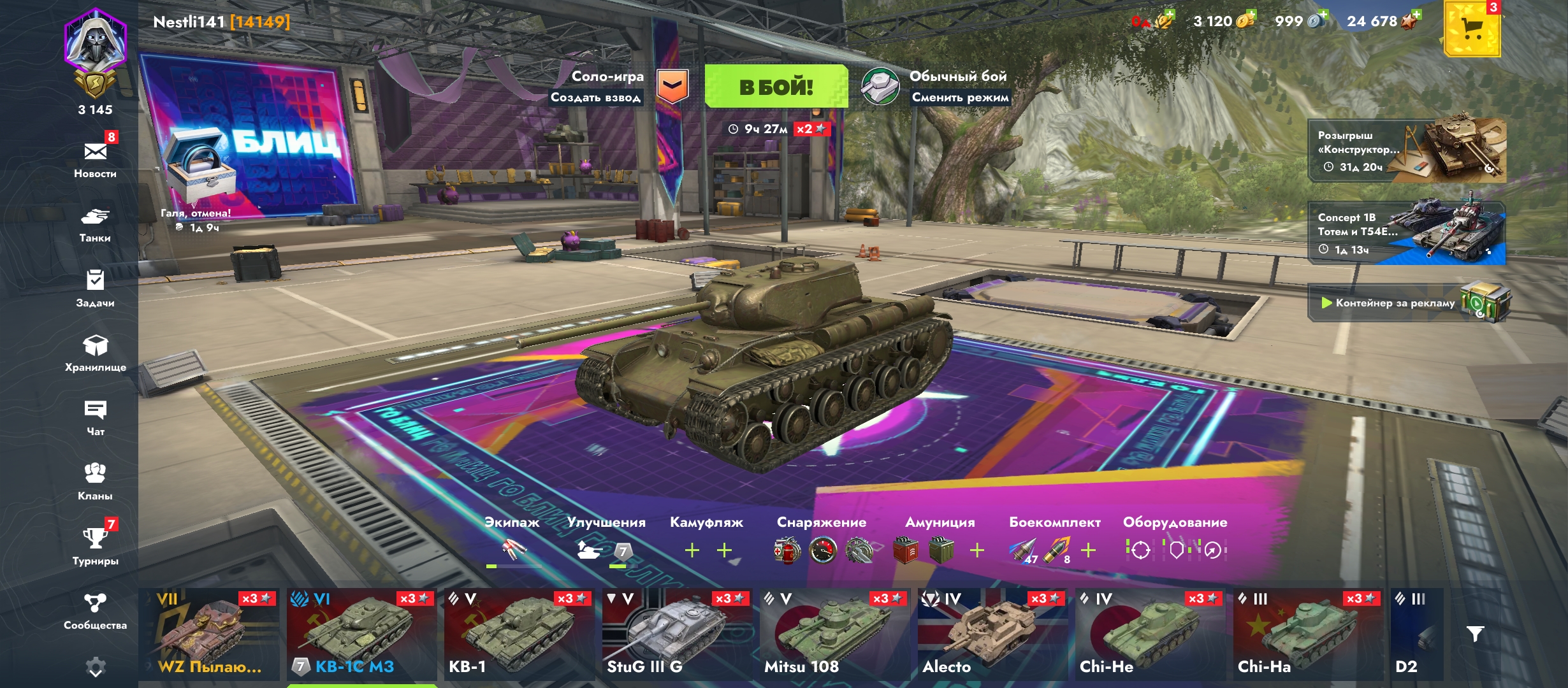Open the Сообщества communities menu
Viewport: 1568px width, 688px height.
[95, 610]
